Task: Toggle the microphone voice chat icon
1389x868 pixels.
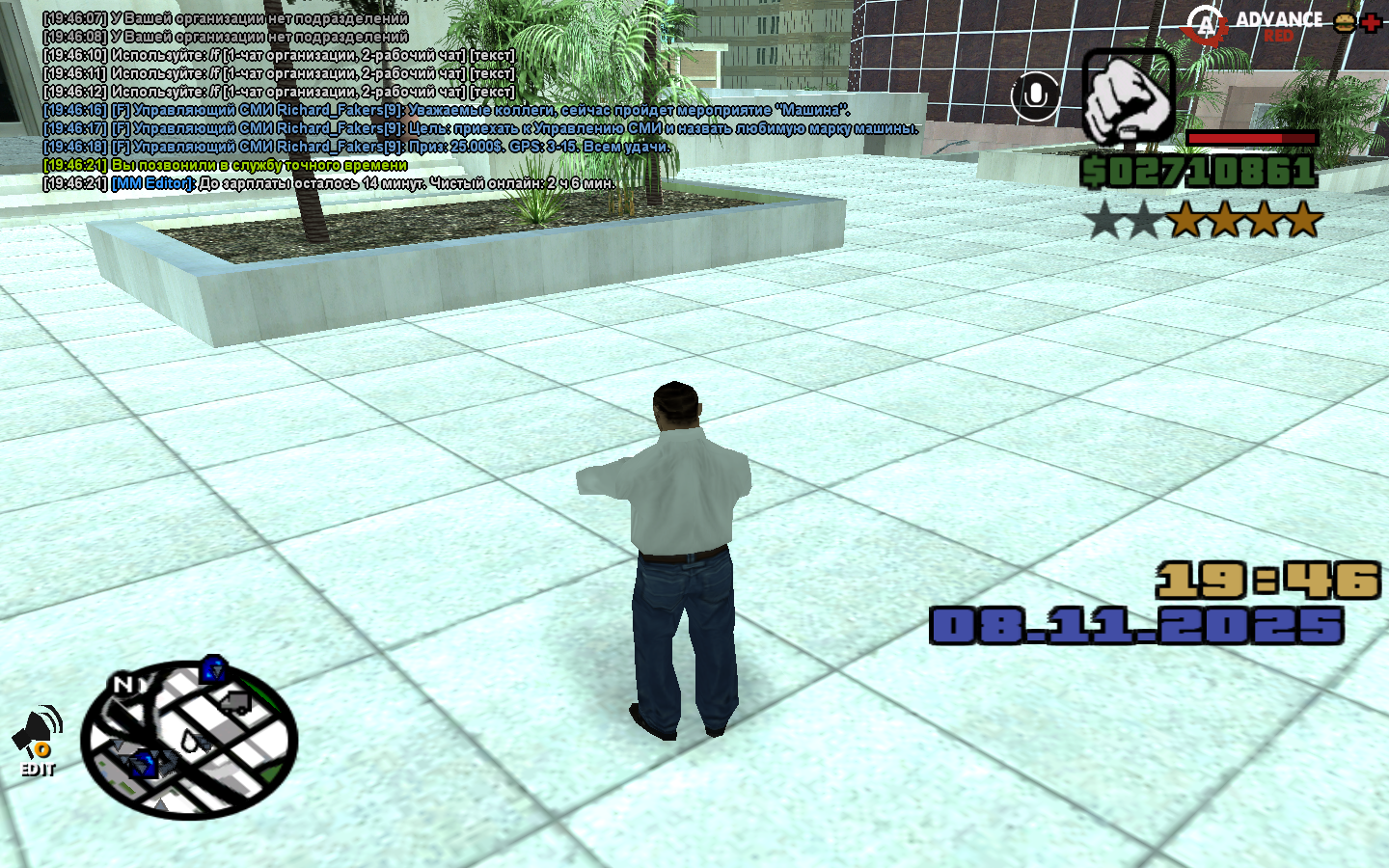Action: click(x=1035, y=95)
